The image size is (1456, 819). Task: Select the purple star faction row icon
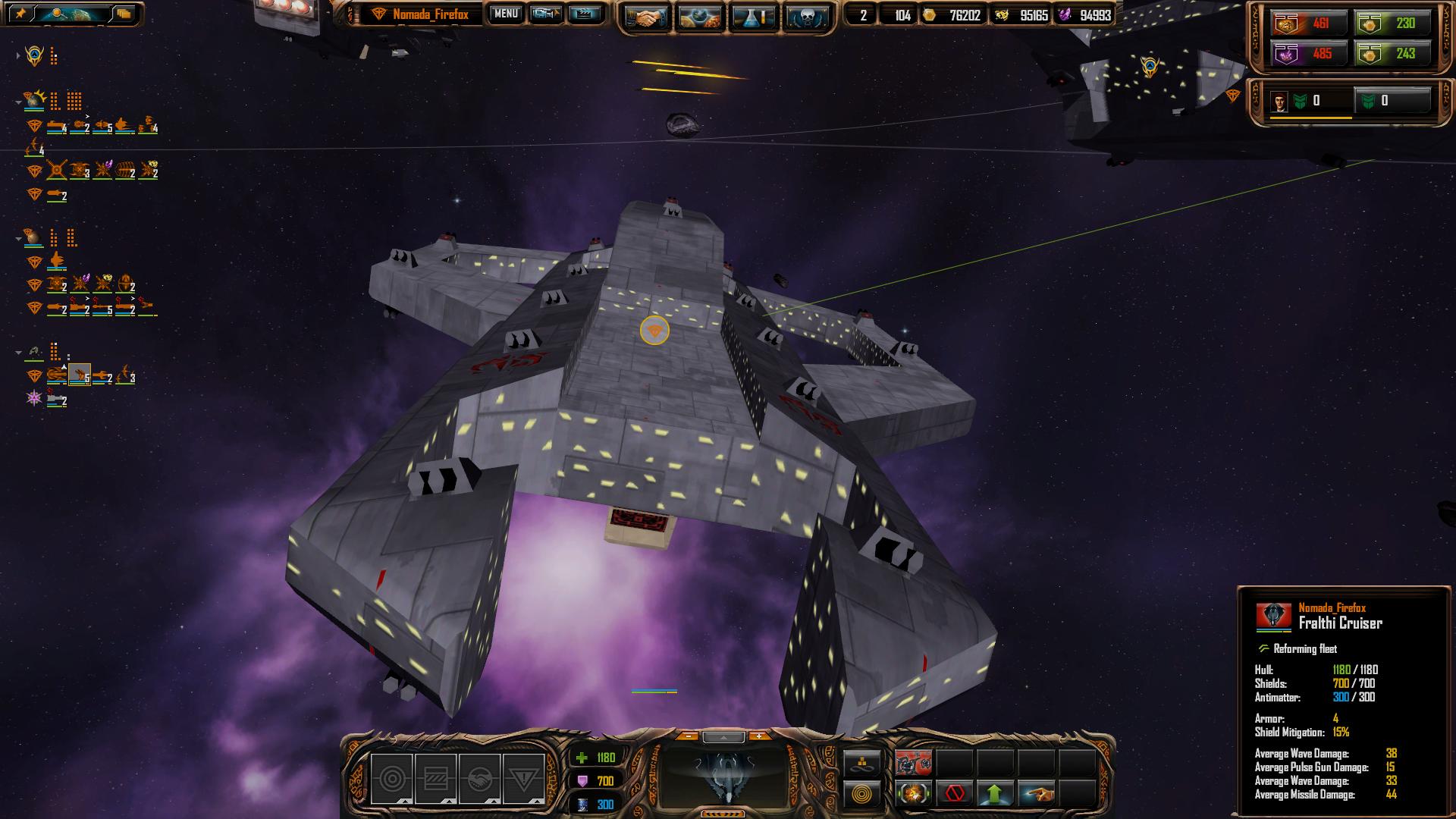(34, 397)
